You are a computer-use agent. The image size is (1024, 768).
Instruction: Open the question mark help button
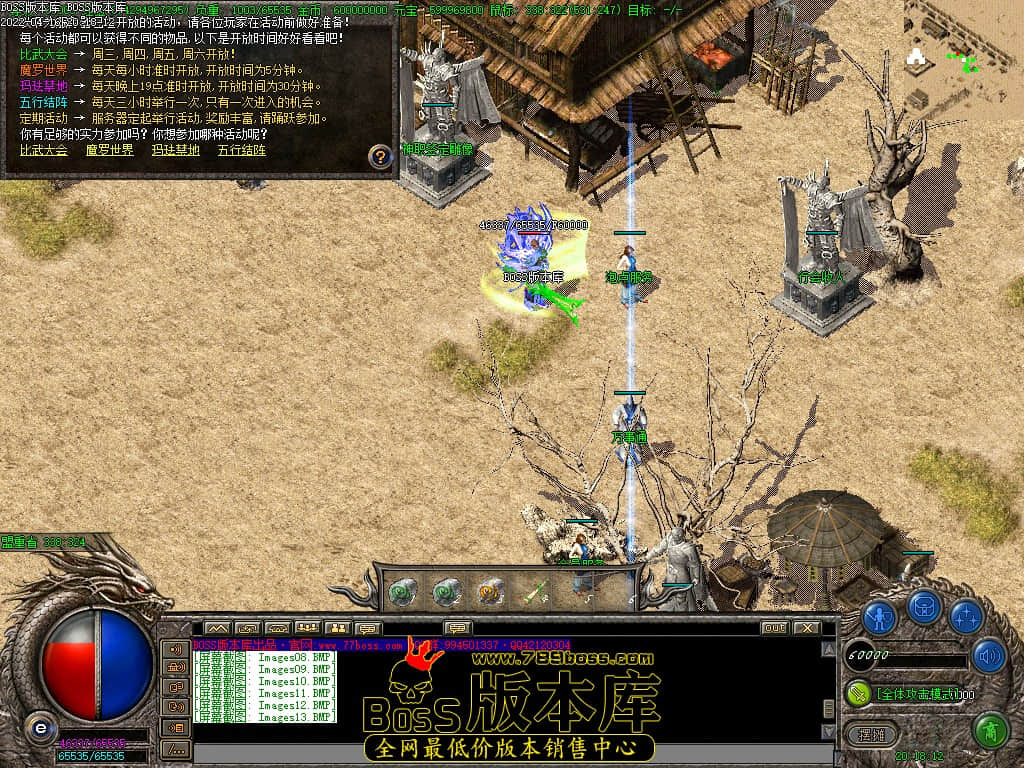(x=380, y=156)
